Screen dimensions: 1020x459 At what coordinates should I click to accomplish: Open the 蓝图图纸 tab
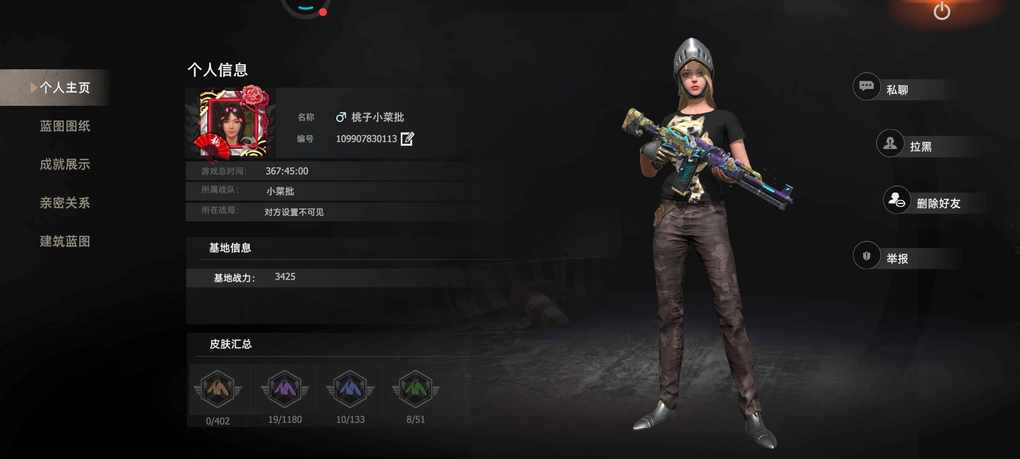coord(65,126)
